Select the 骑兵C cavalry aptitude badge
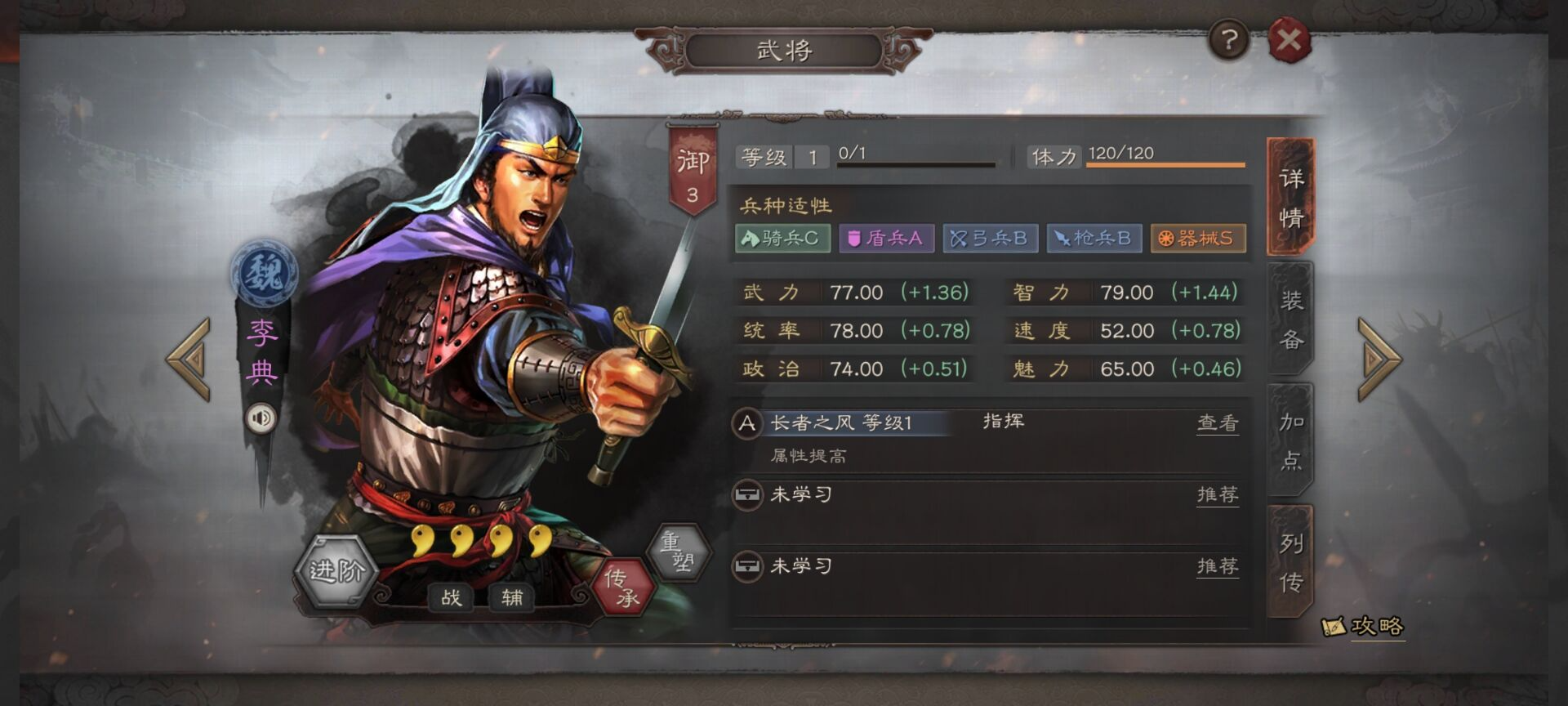This screenshot has height=706, width=1568. (782, 239)
